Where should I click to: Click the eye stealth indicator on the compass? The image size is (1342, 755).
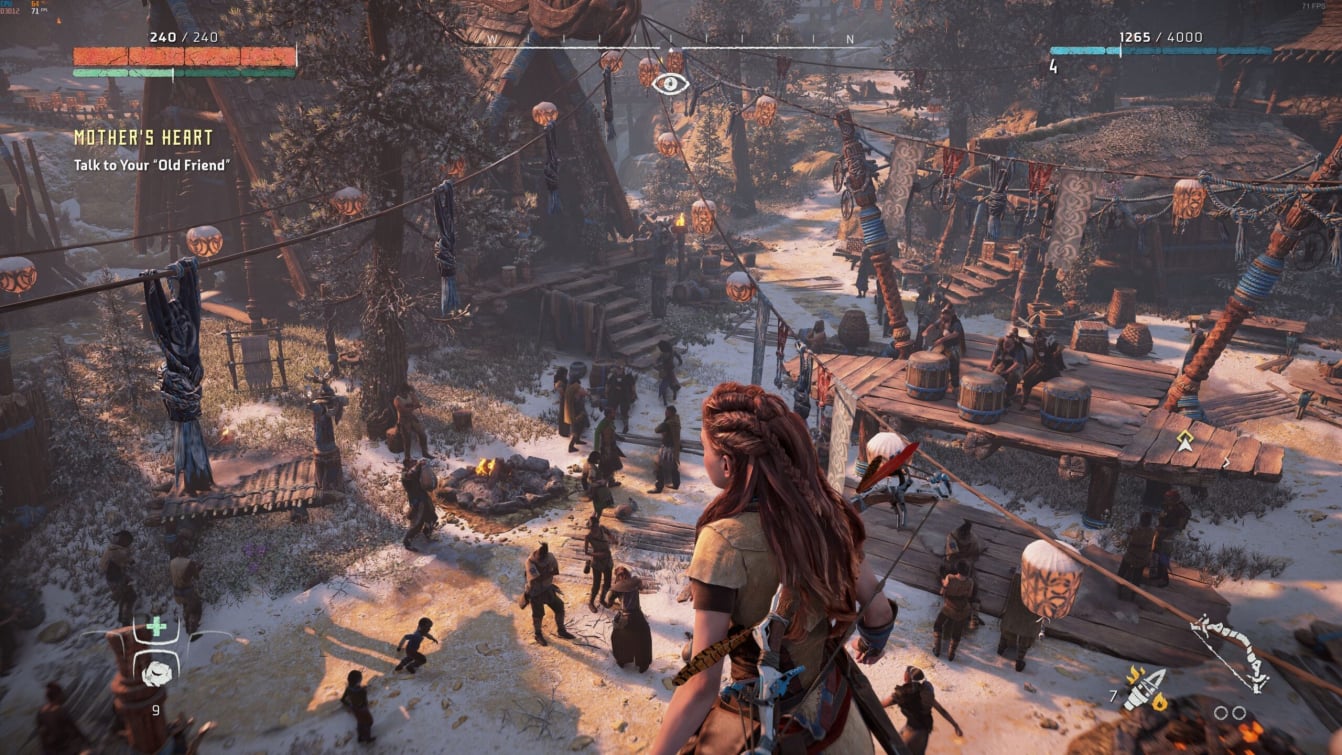(x=670, y=84)
